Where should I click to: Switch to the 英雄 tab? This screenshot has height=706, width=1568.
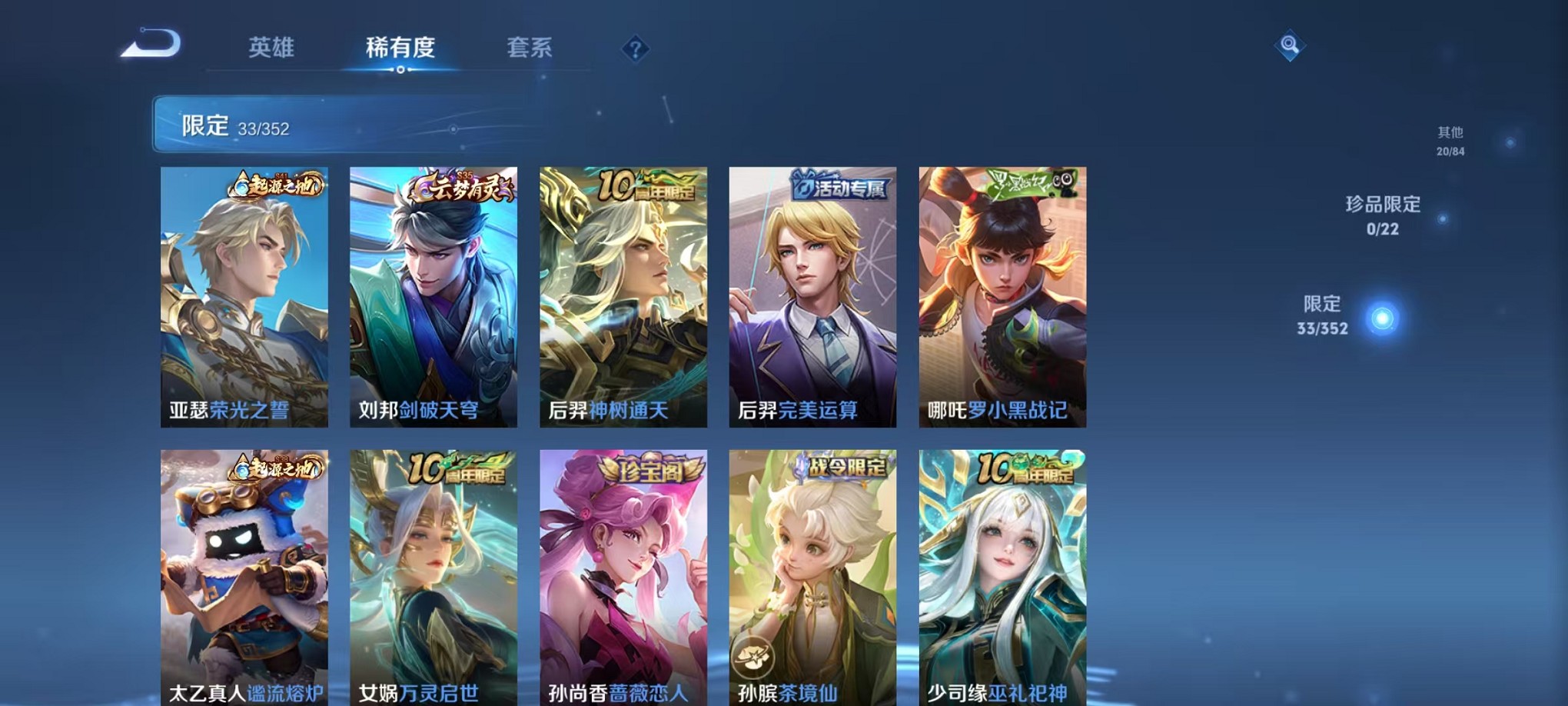(273, 48)
